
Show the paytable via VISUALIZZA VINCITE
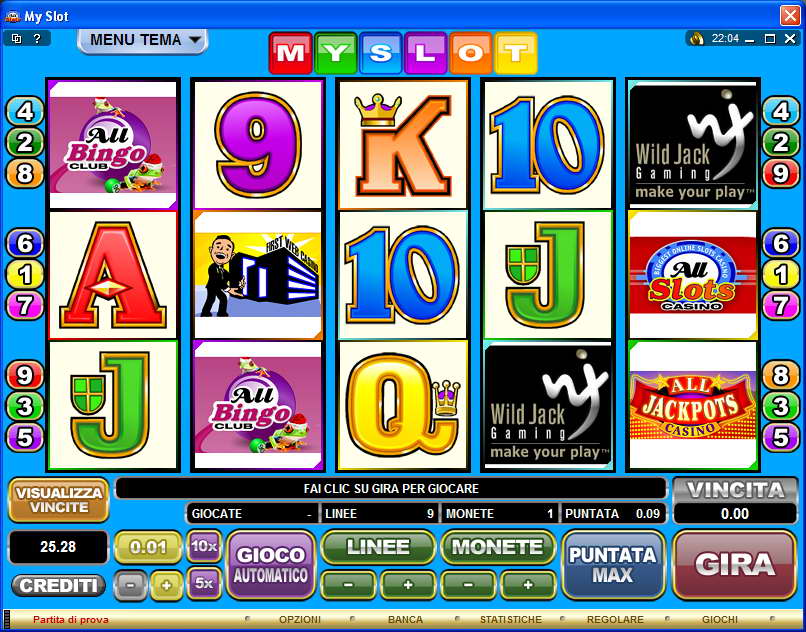coord(59,499)
